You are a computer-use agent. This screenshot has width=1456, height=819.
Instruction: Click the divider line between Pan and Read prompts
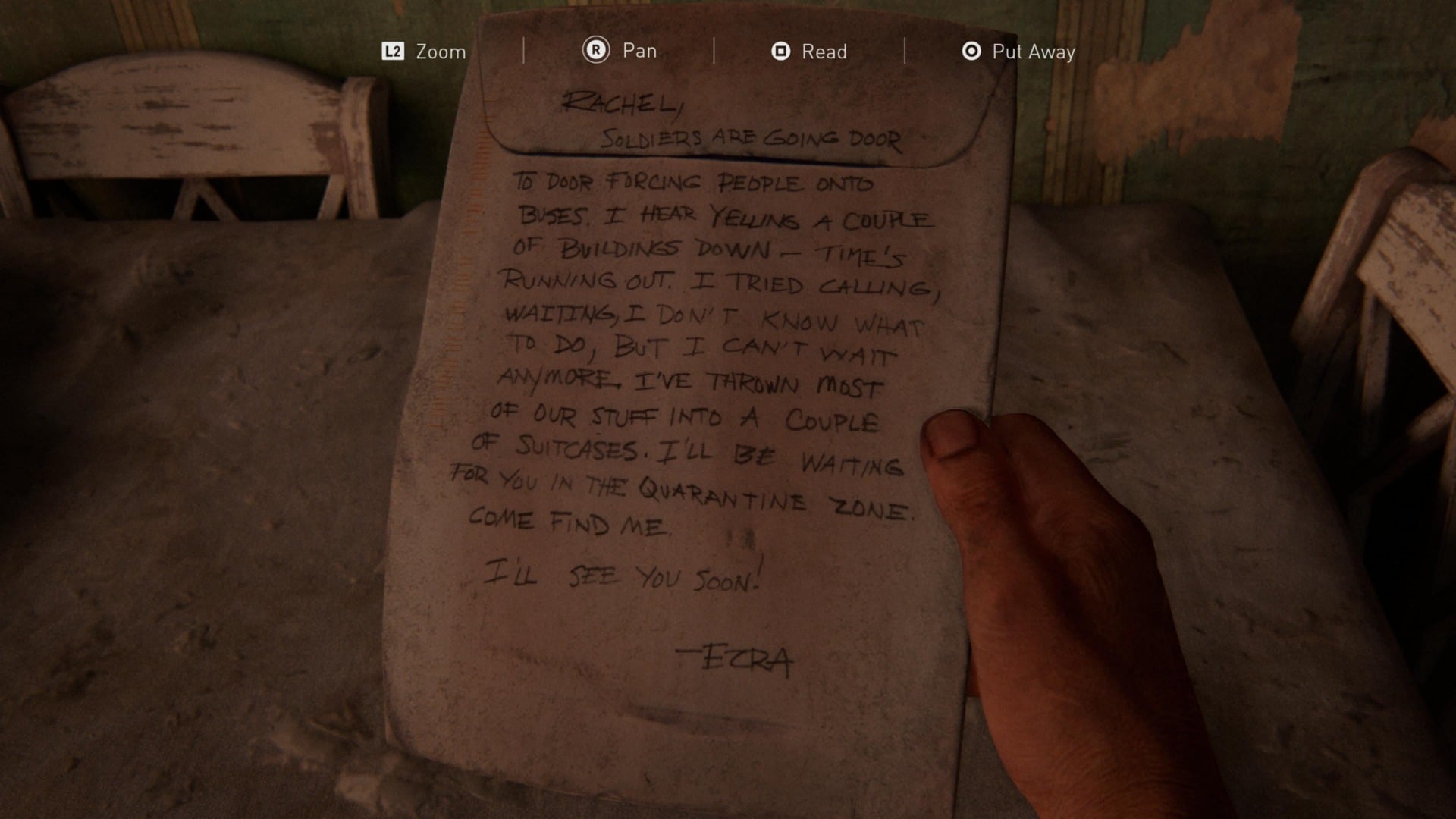coord(714,52)
